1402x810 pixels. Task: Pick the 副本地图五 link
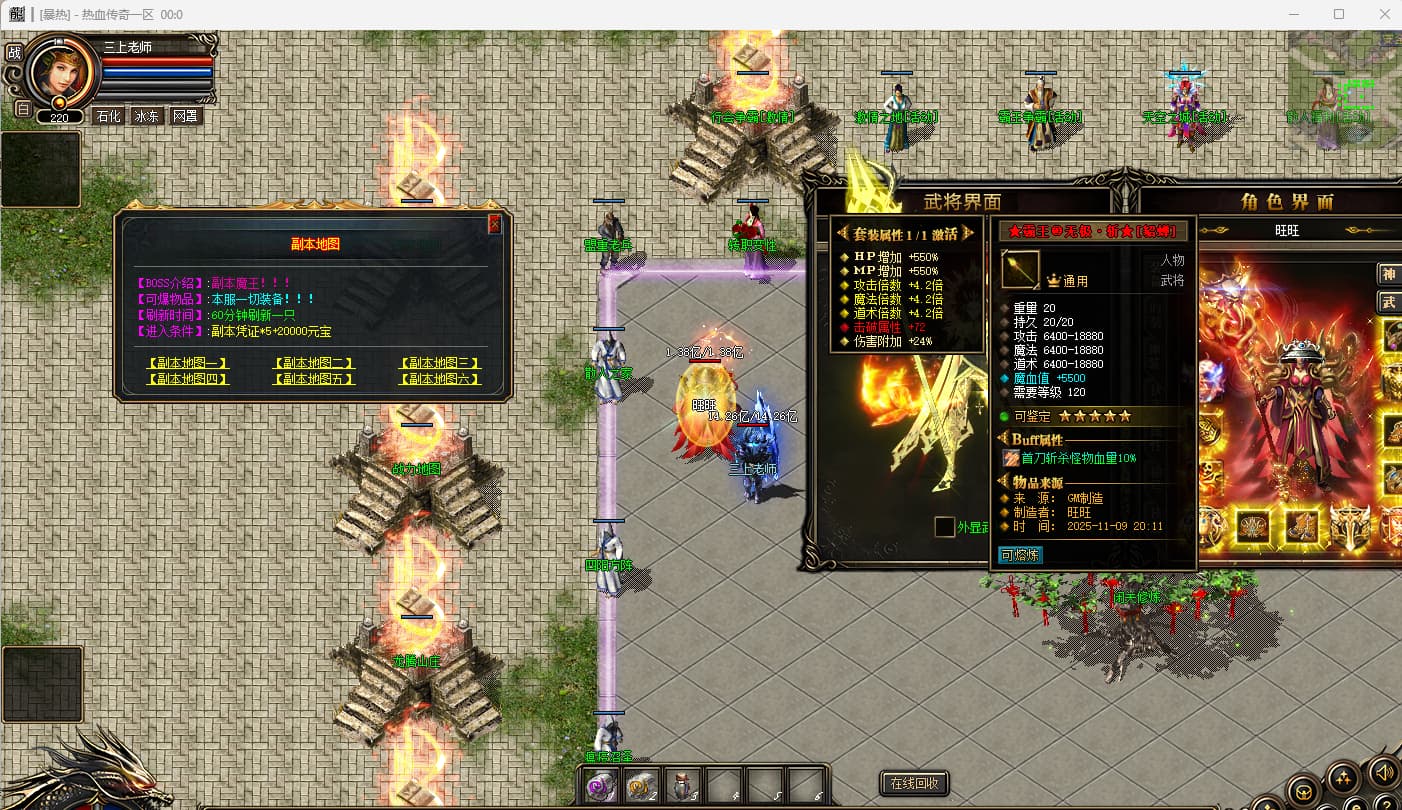[x=313, y=380]
